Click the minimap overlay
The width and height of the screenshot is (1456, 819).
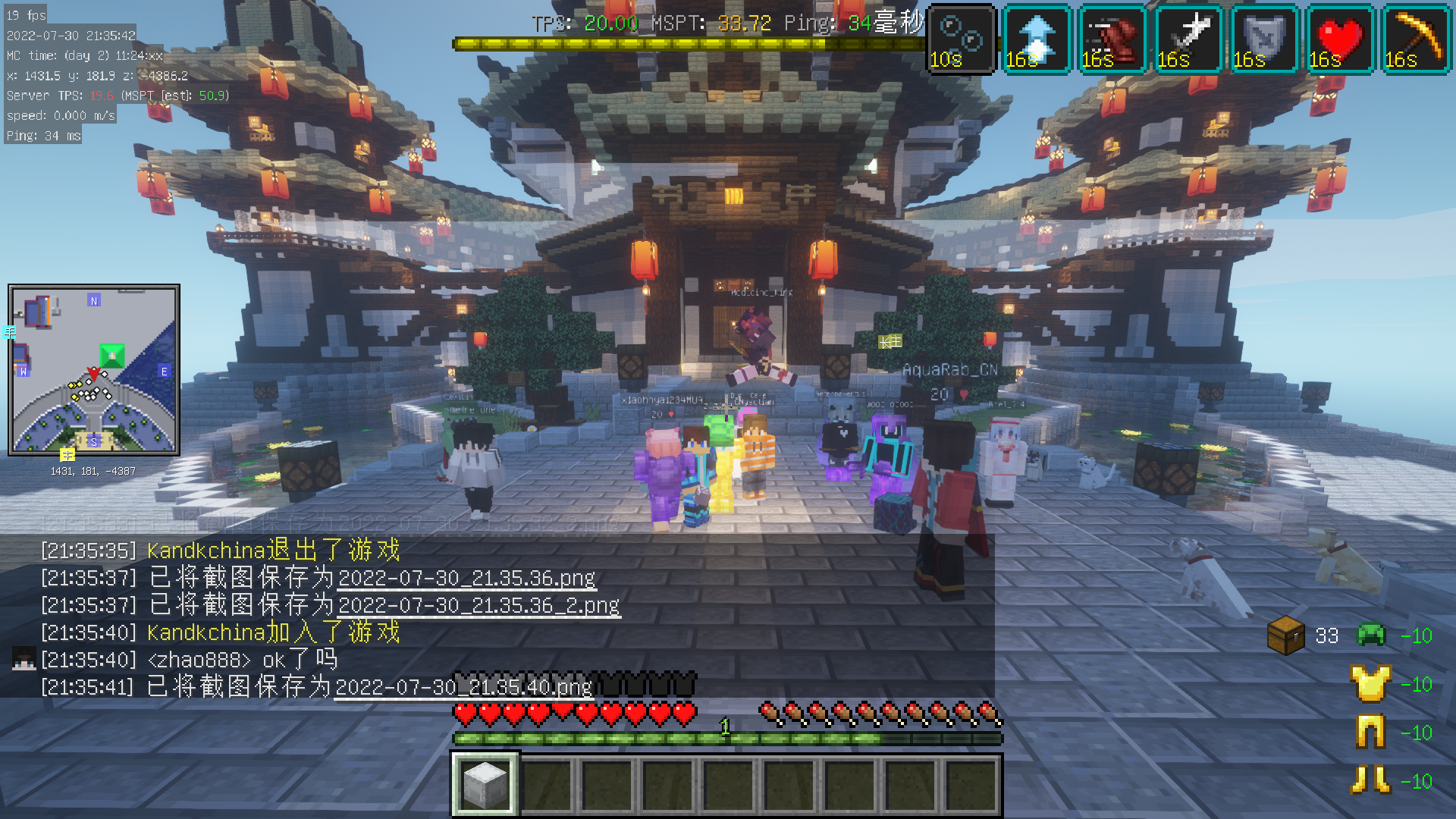tap(94, 370)
